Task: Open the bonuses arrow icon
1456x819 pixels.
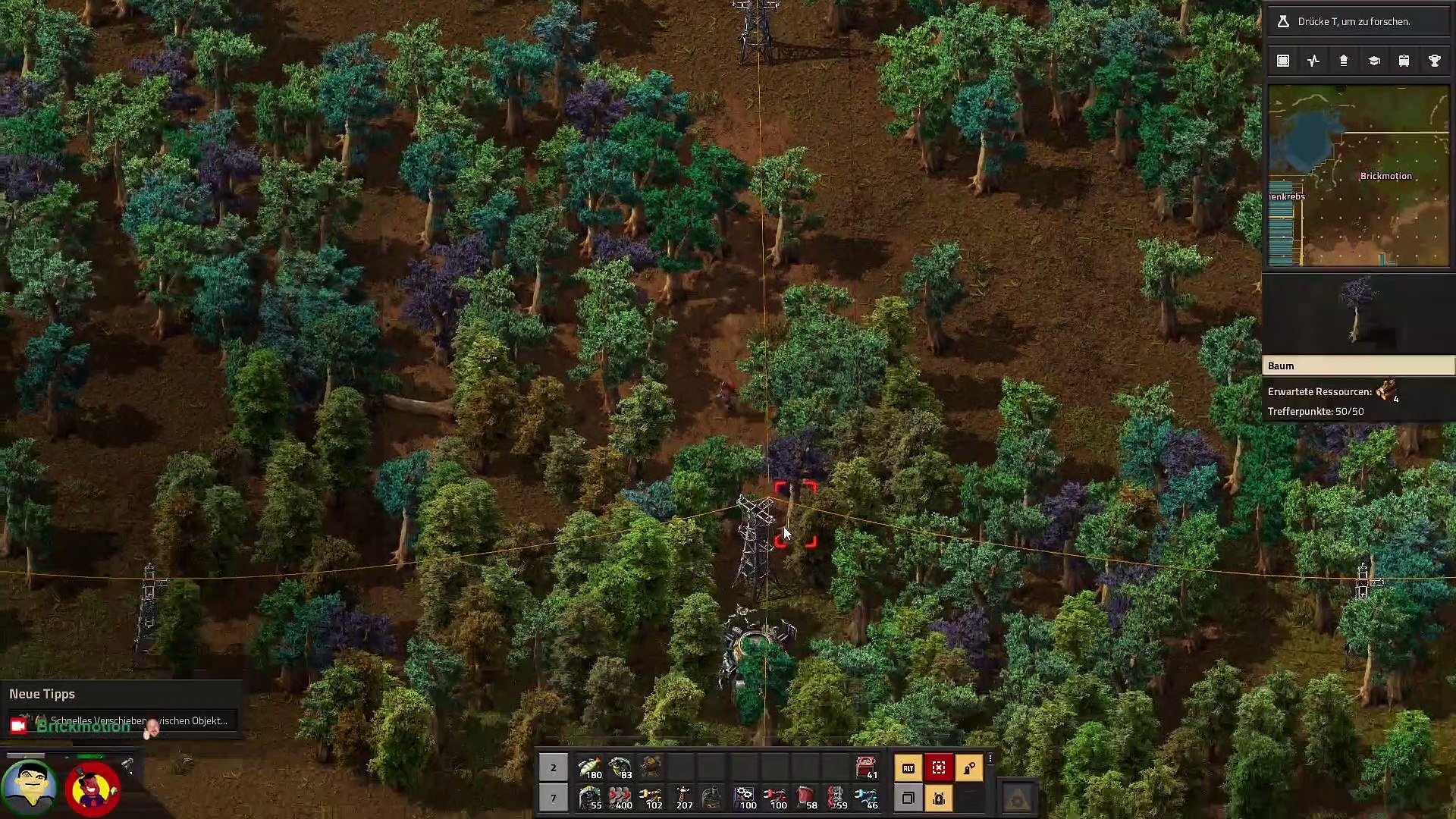Action: pyautogui.click(x=1343, y=61)
